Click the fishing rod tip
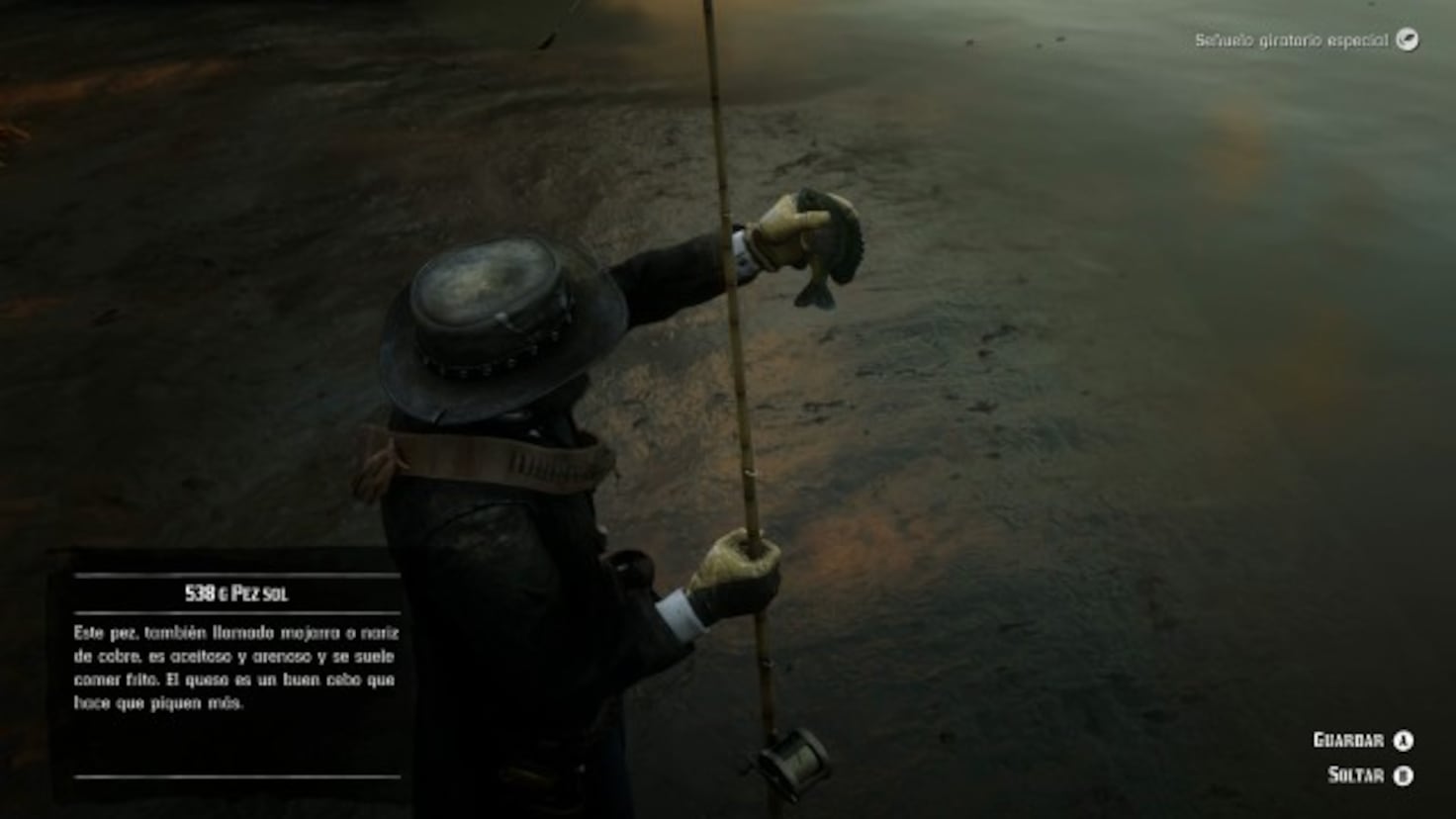 (708, 8)
